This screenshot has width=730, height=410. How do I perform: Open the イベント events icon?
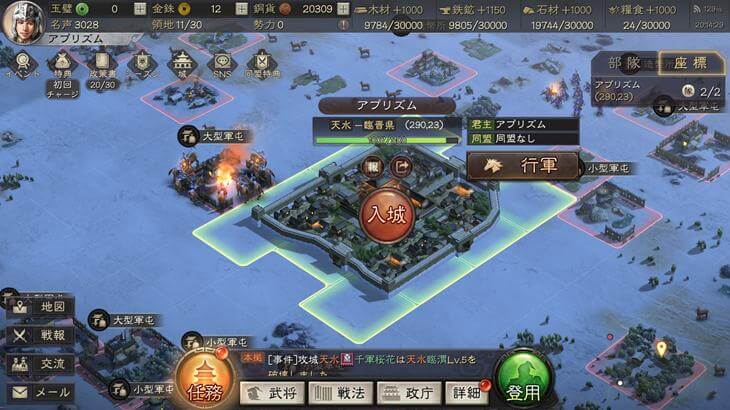click(22, 65)
